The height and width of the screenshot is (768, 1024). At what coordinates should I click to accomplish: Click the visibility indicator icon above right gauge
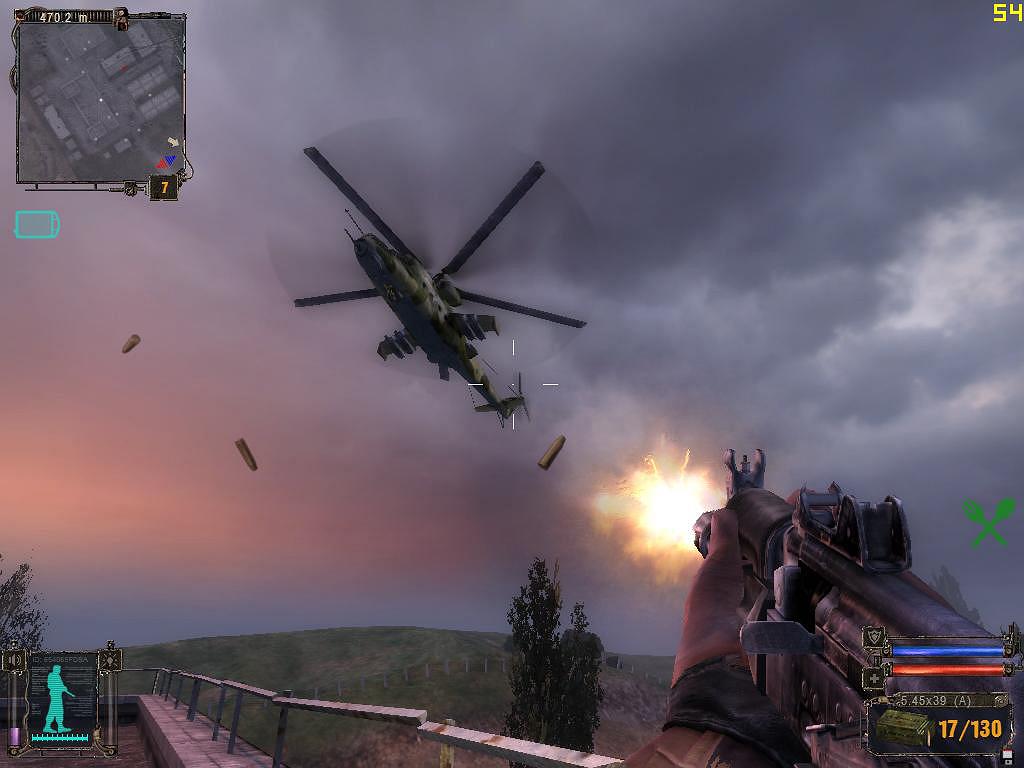[109, 661]
